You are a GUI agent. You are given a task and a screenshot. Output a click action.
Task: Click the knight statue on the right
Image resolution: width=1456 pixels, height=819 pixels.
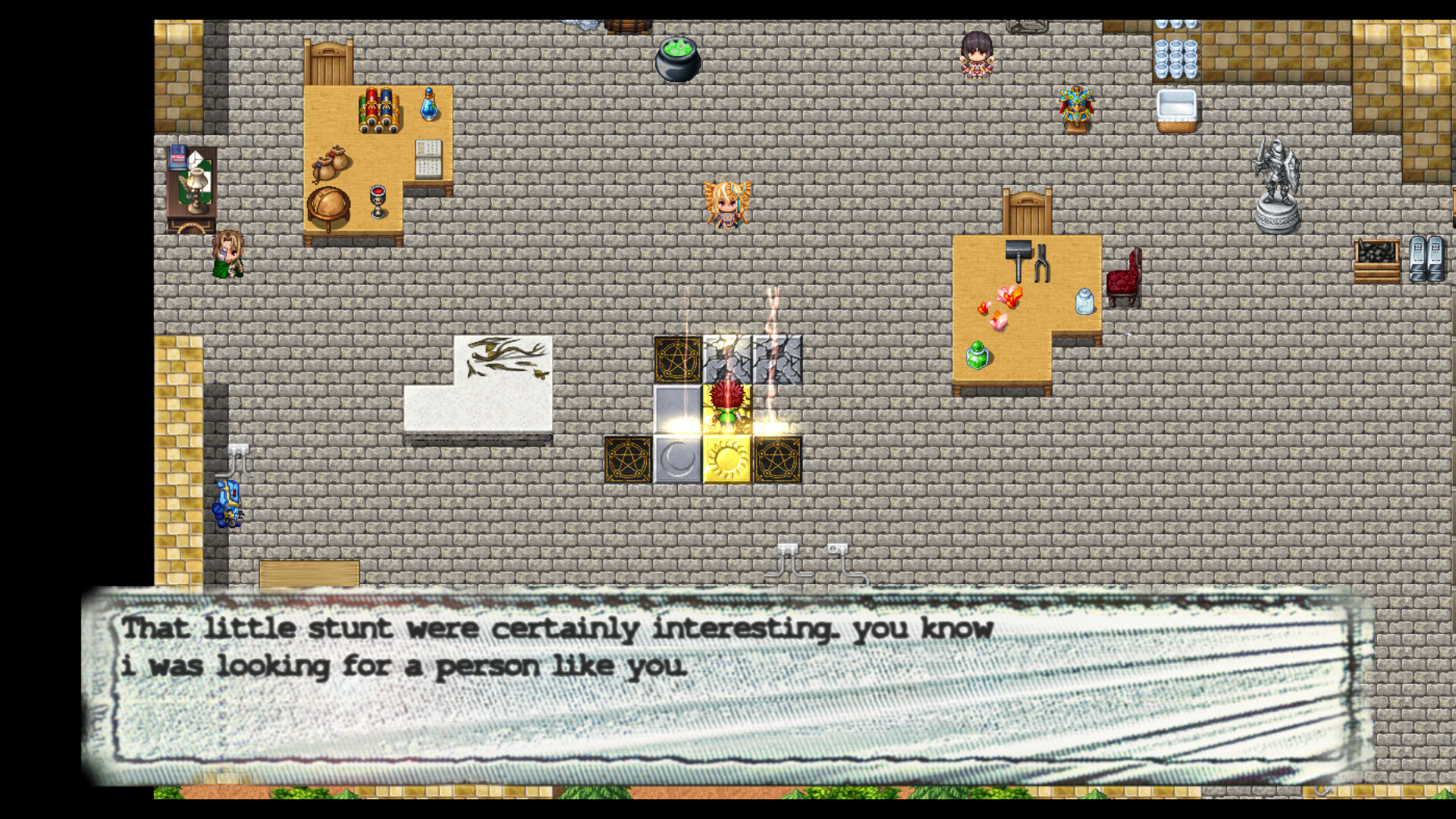pyautogui.click(x=1276, y=174)
